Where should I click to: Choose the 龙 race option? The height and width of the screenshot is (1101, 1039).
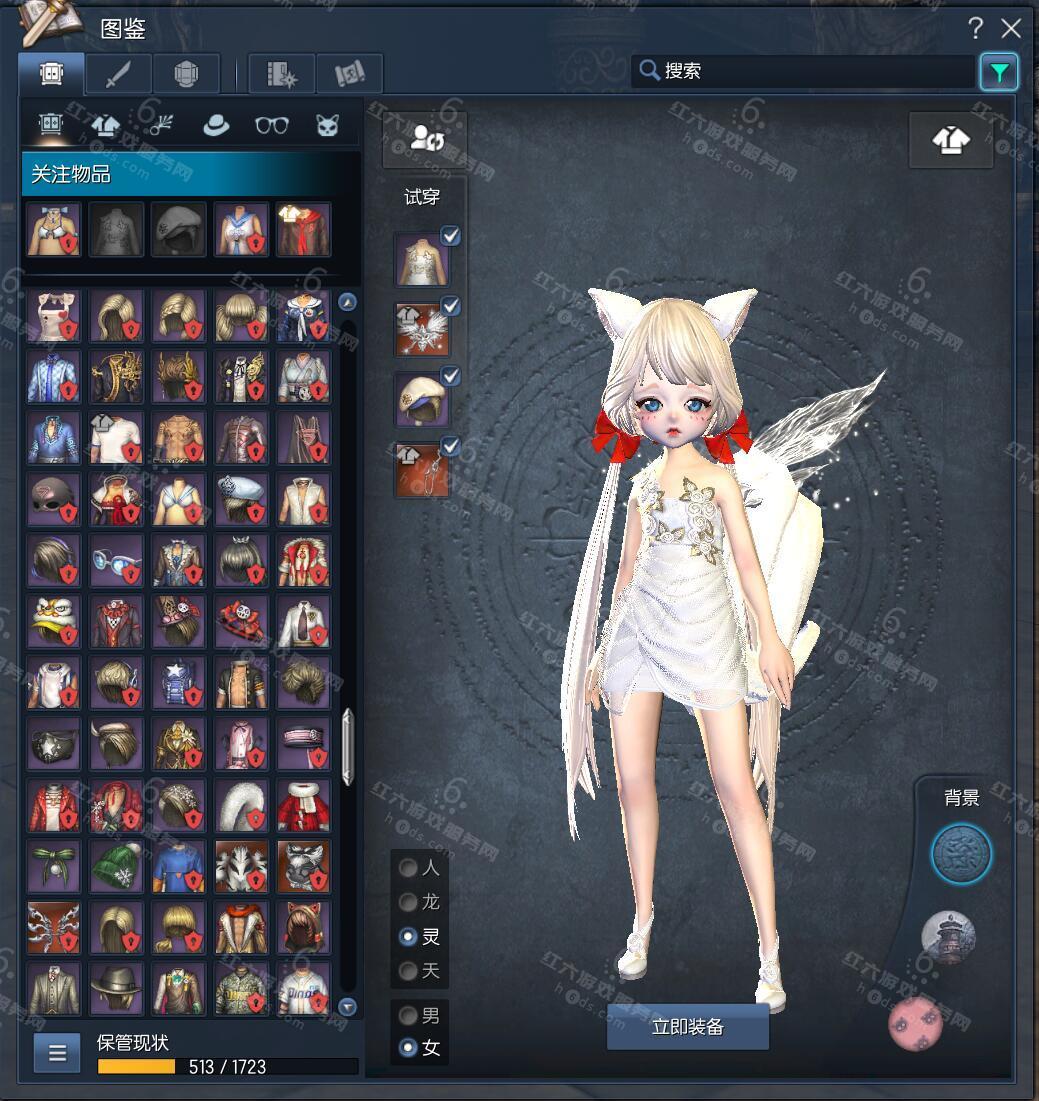pyautogui.click(x=408, y=902)
